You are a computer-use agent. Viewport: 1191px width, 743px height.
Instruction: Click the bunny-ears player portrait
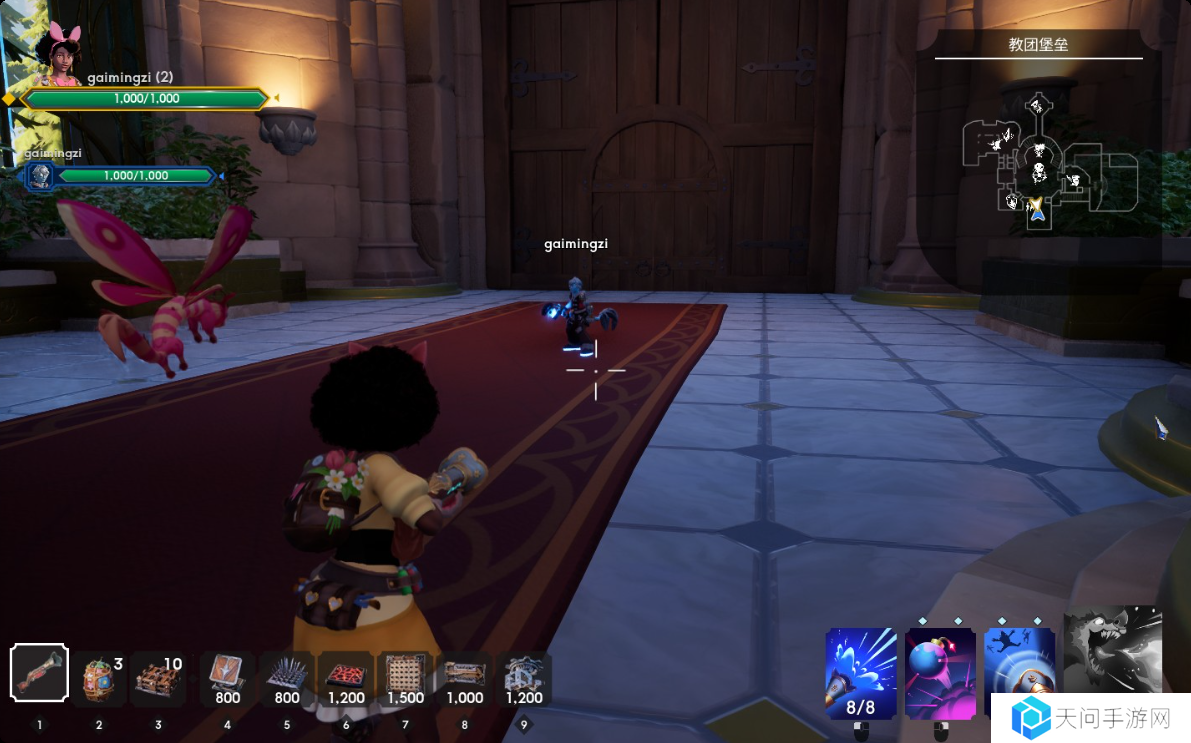point(58,55)
